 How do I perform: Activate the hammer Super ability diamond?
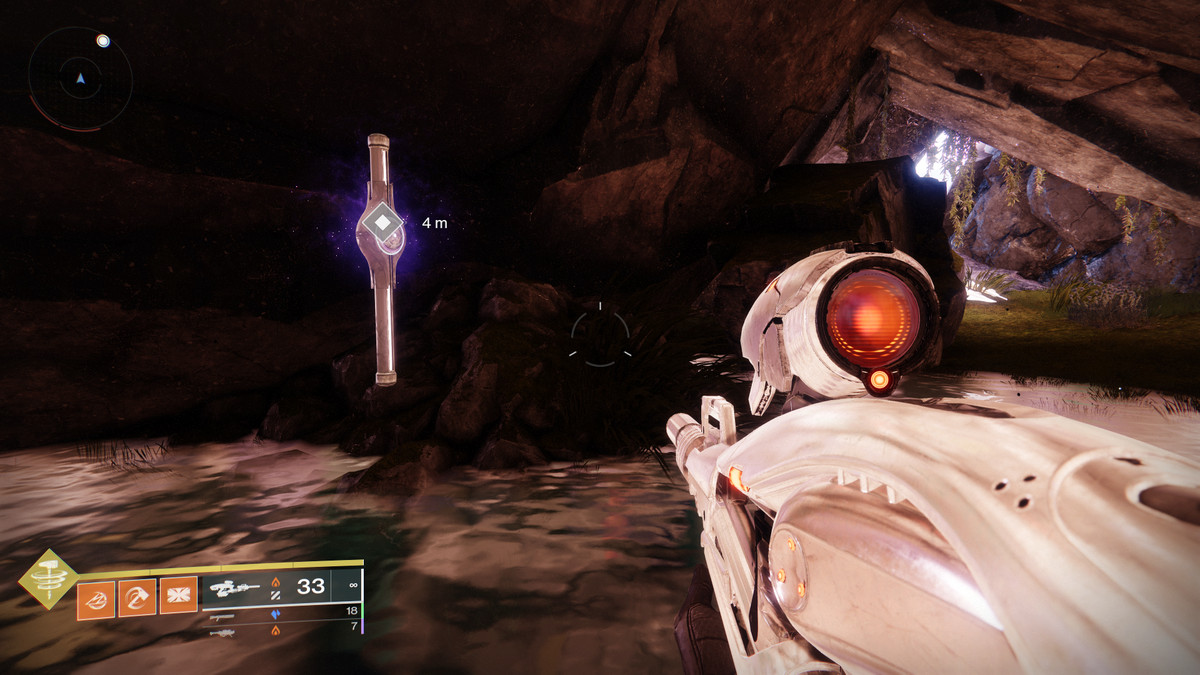47,578
